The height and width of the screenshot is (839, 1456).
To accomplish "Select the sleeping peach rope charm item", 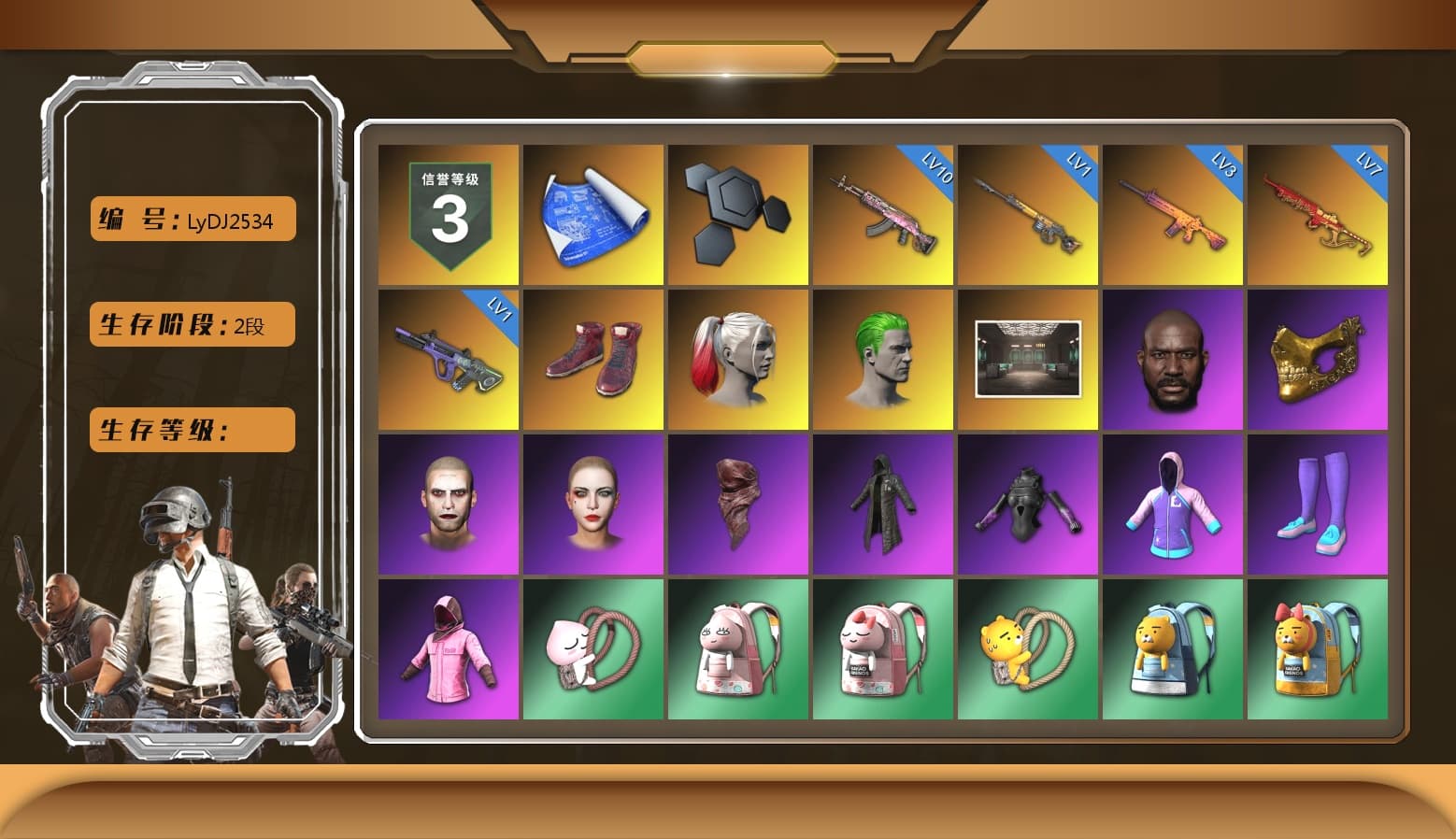I will pyautogui.click(x=592, y=651).
